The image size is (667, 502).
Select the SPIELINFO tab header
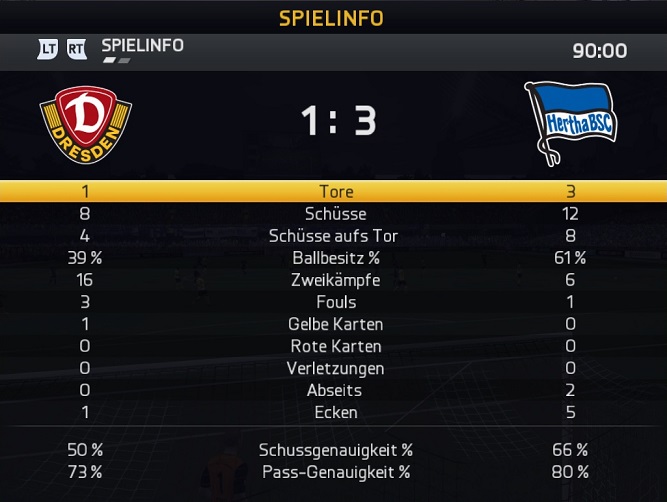pos(142,46)
